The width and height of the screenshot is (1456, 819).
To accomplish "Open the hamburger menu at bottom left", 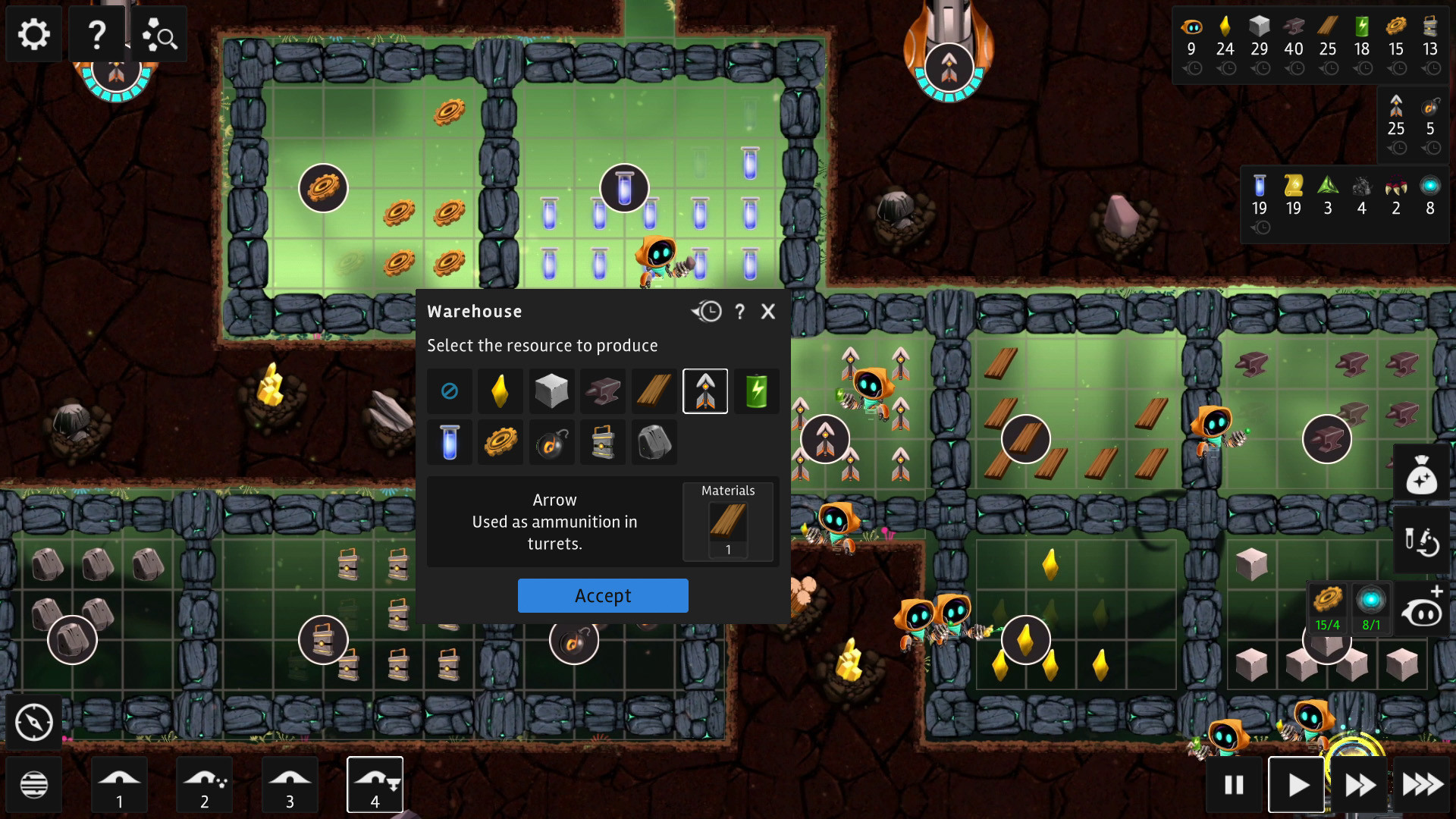I will (33, 784).
